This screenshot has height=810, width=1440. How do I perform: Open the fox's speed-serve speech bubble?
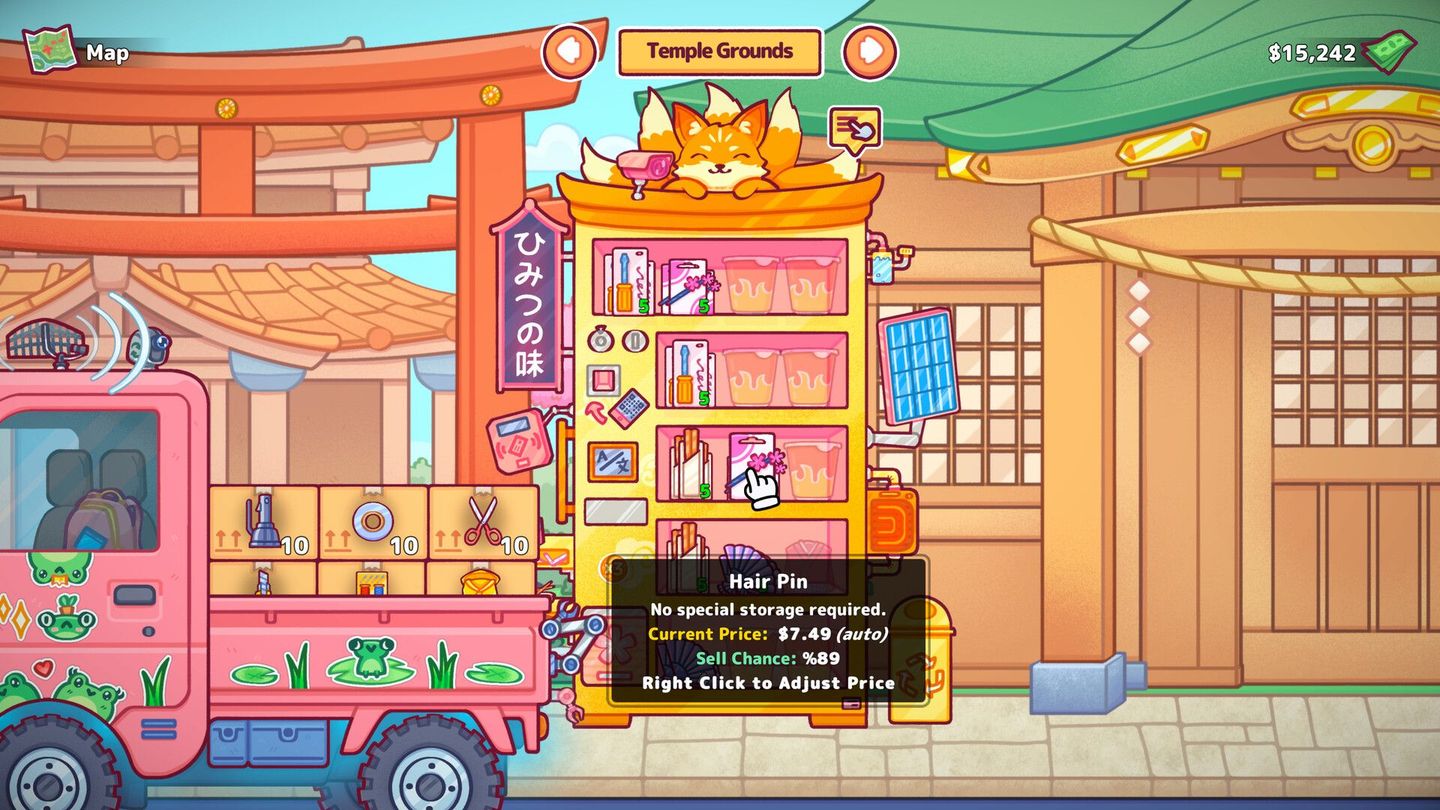(852, 128)
